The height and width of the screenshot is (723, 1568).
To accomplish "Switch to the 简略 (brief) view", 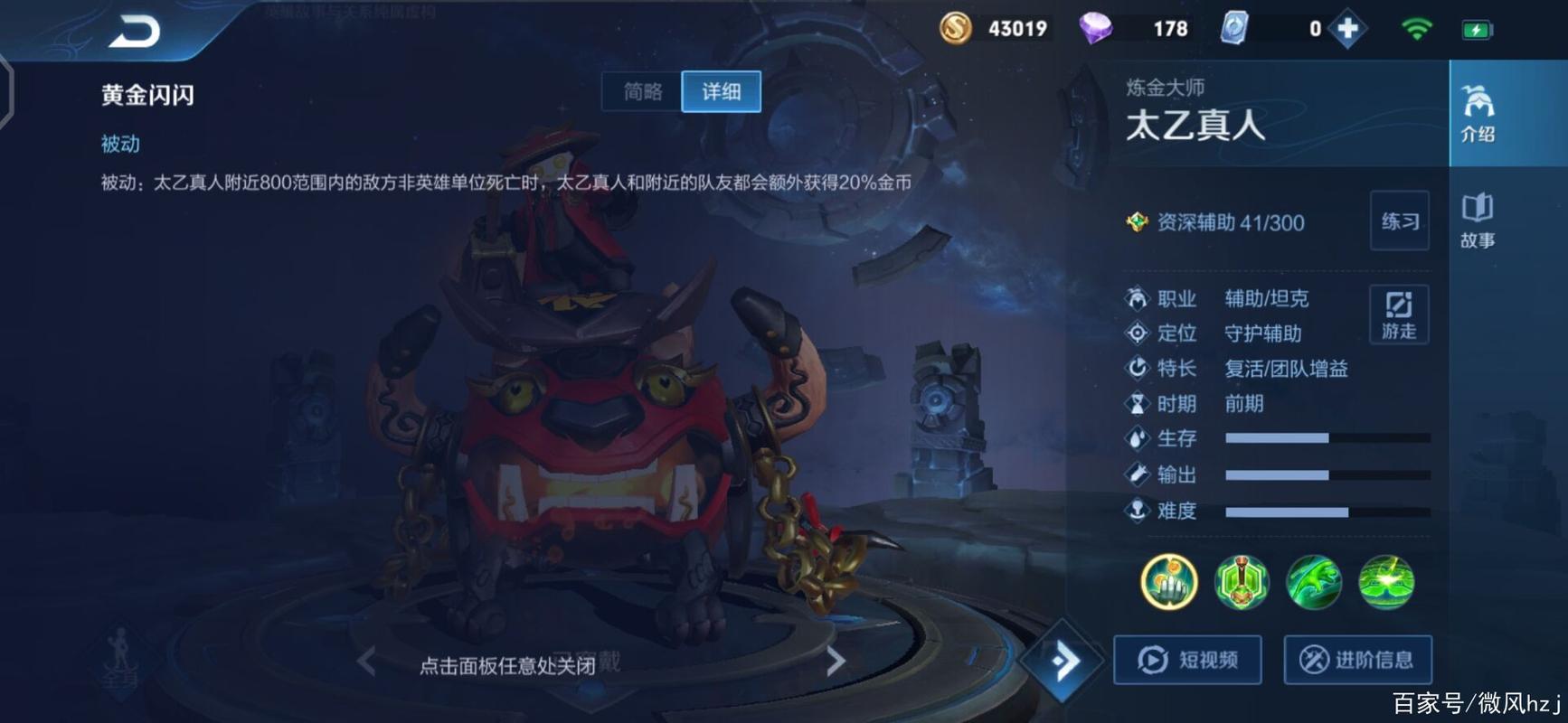I will point(641,91).
